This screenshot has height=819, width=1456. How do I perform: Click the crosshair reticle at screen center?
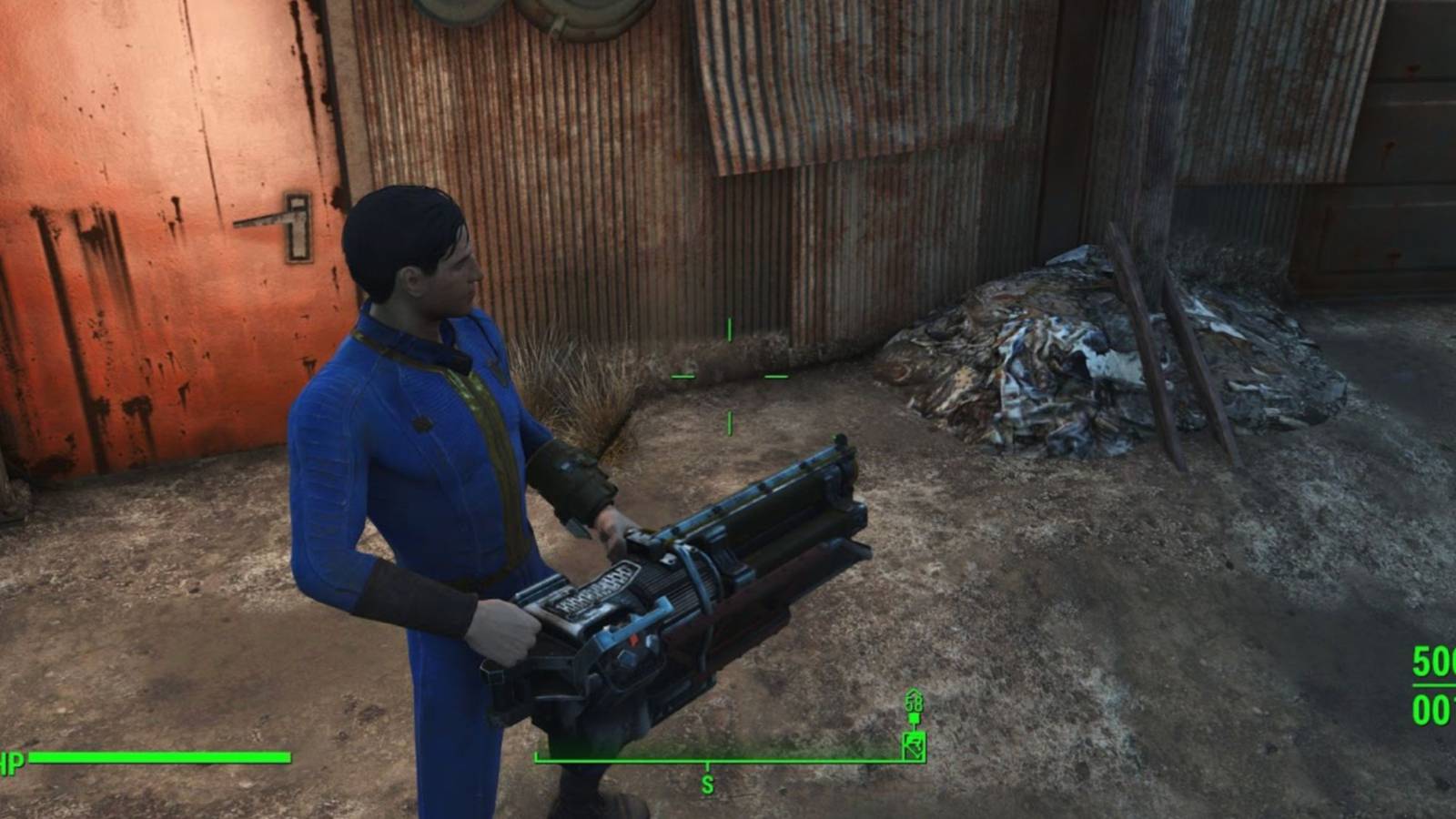tap(728, 375)
